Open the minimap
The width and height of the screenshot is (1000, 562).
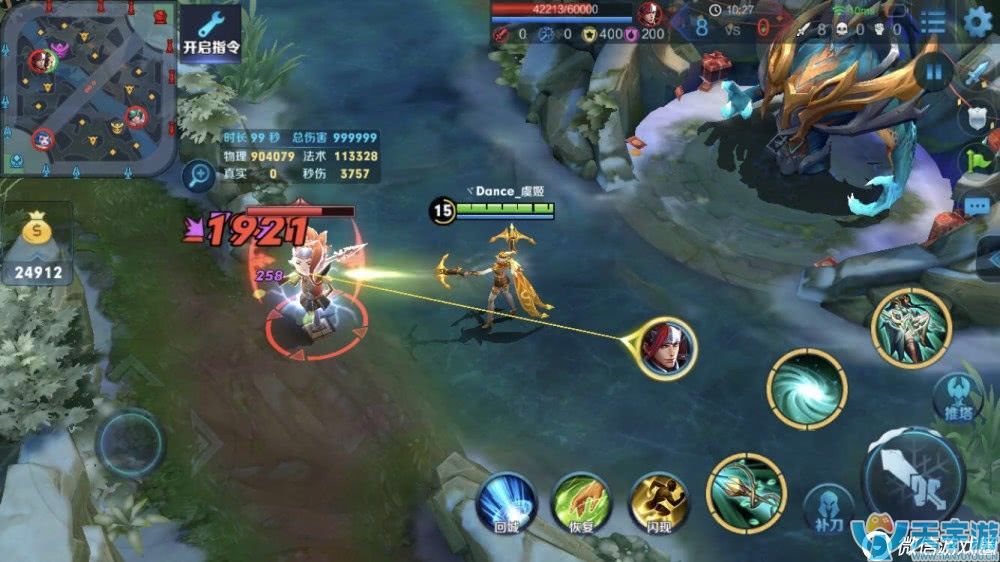pos(90,88)
